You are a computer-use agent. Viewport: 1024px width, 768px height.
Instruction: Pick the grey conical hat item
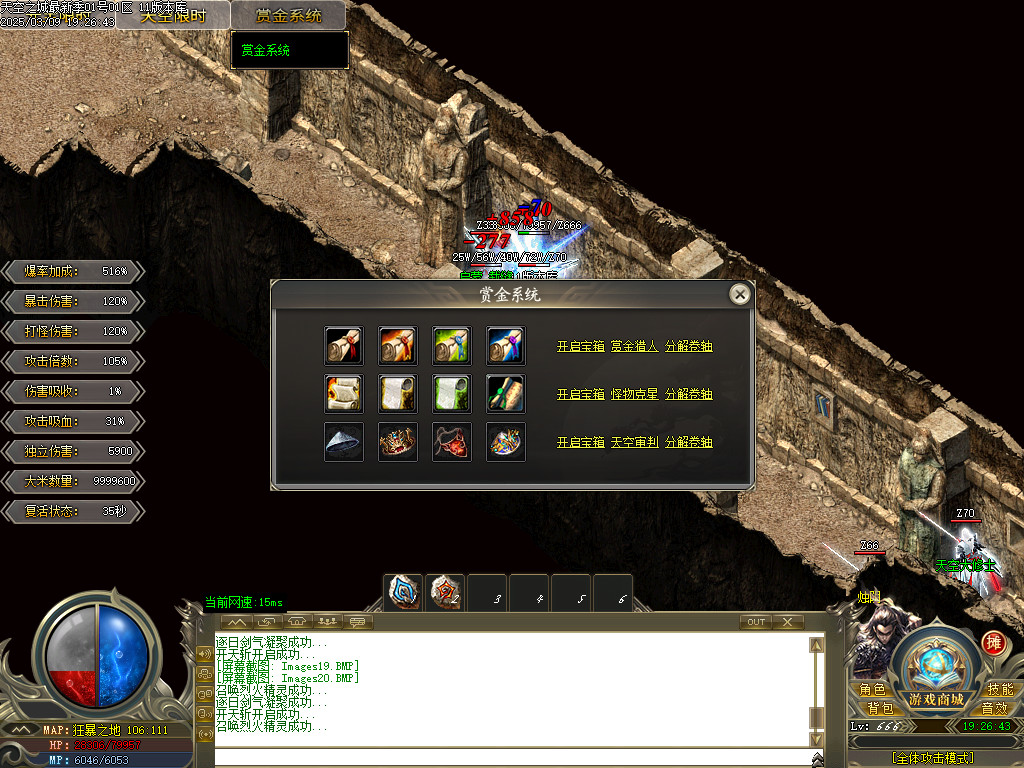pos(343,442)
